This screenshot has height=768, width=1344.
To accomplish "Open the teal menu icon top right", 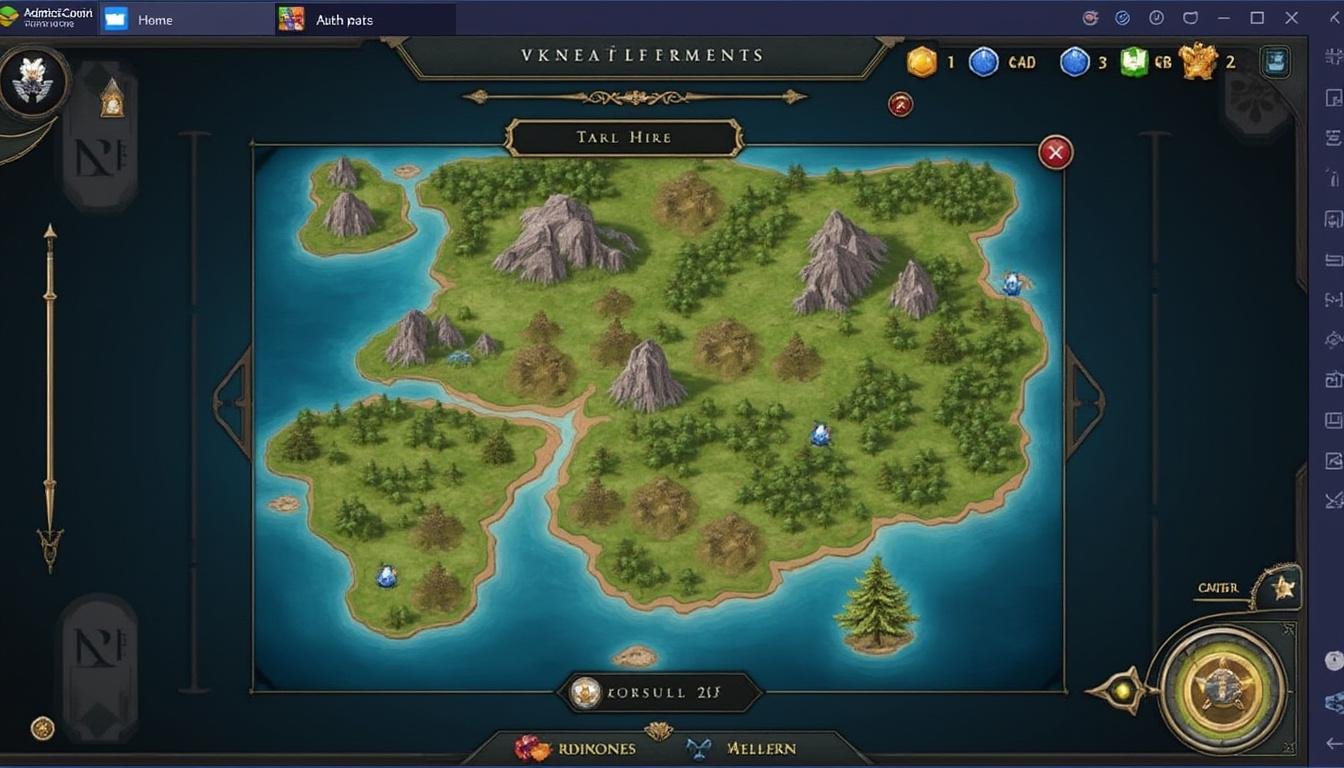I will [1274, 62].
